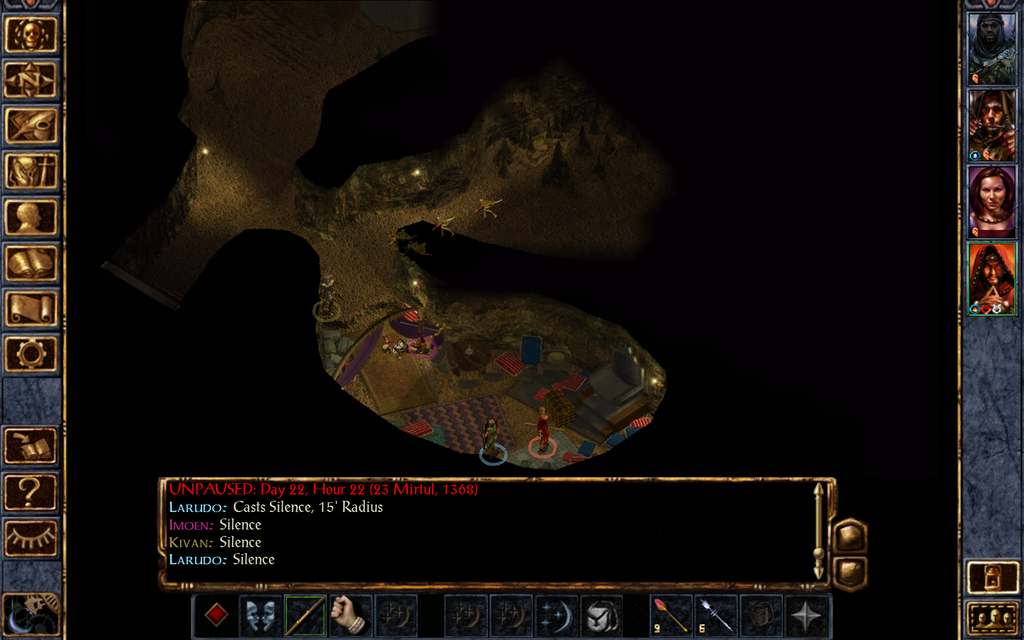1024x640 pixels.
Task: Open the area map with the compass button
Action: [31, 80]
